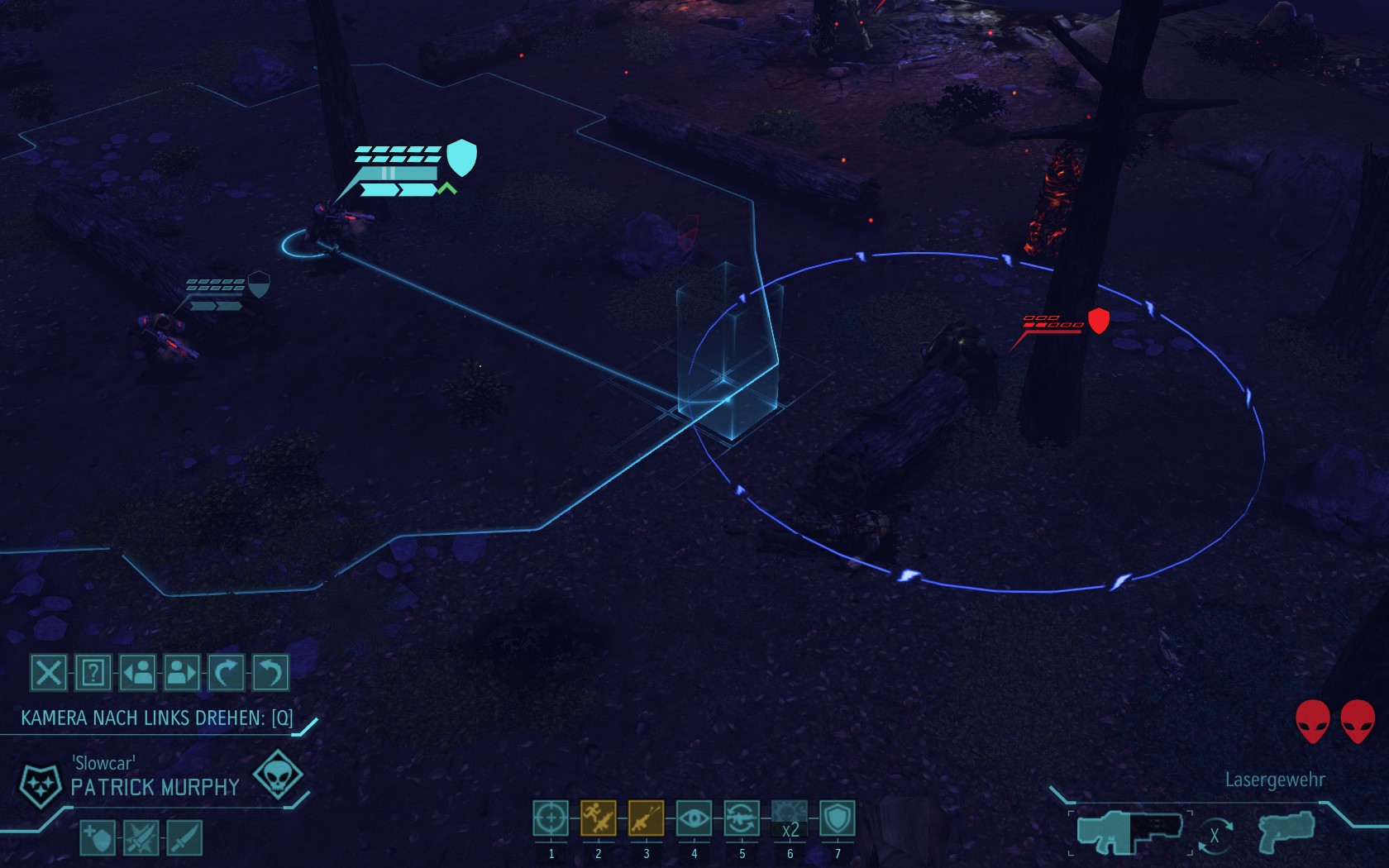The height and width of the screenshot is (868, 1389).
Task: Select the Lasergewehr primary weapon
Action: tap(1129, 830)
